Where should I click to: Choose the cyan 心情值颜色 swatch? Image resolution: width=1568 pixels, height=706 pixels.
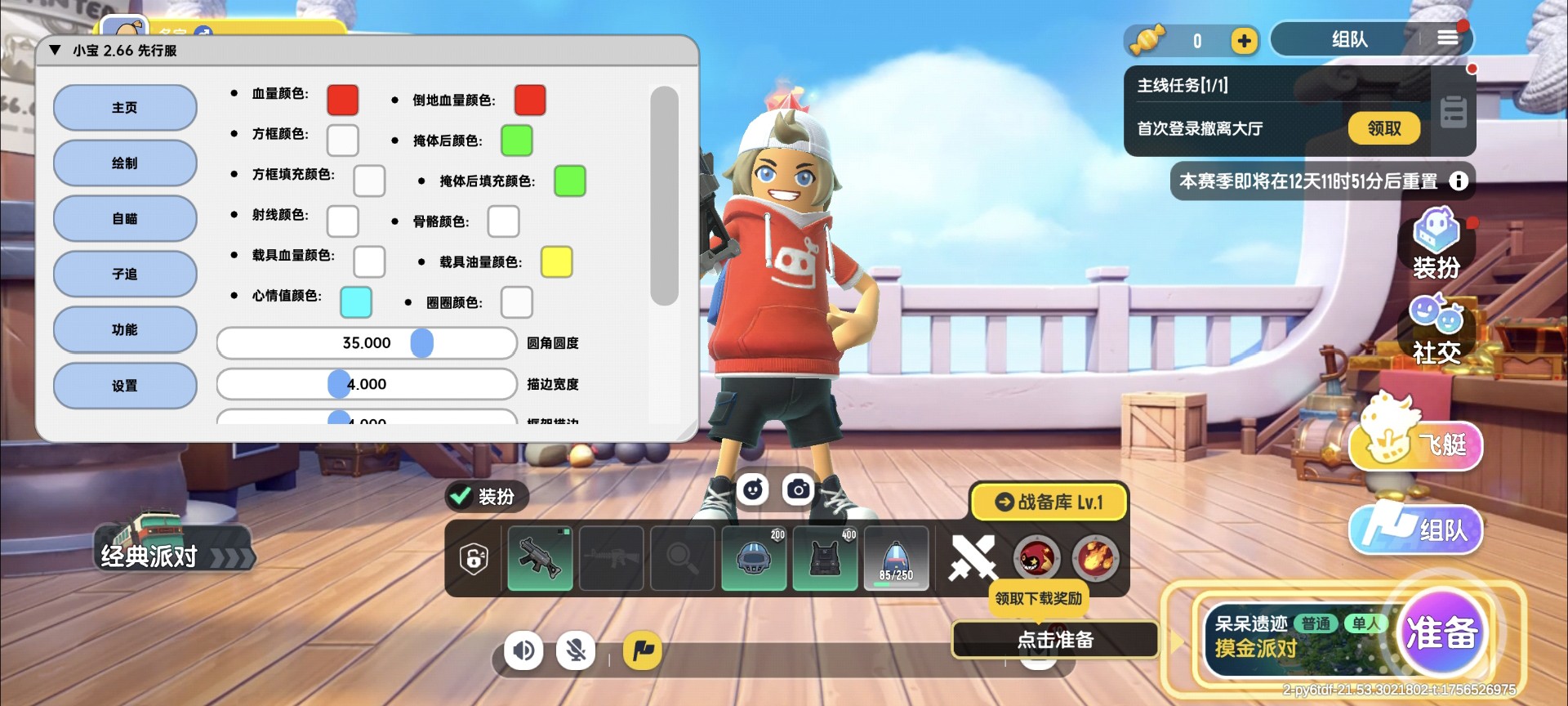coord(355,302)
